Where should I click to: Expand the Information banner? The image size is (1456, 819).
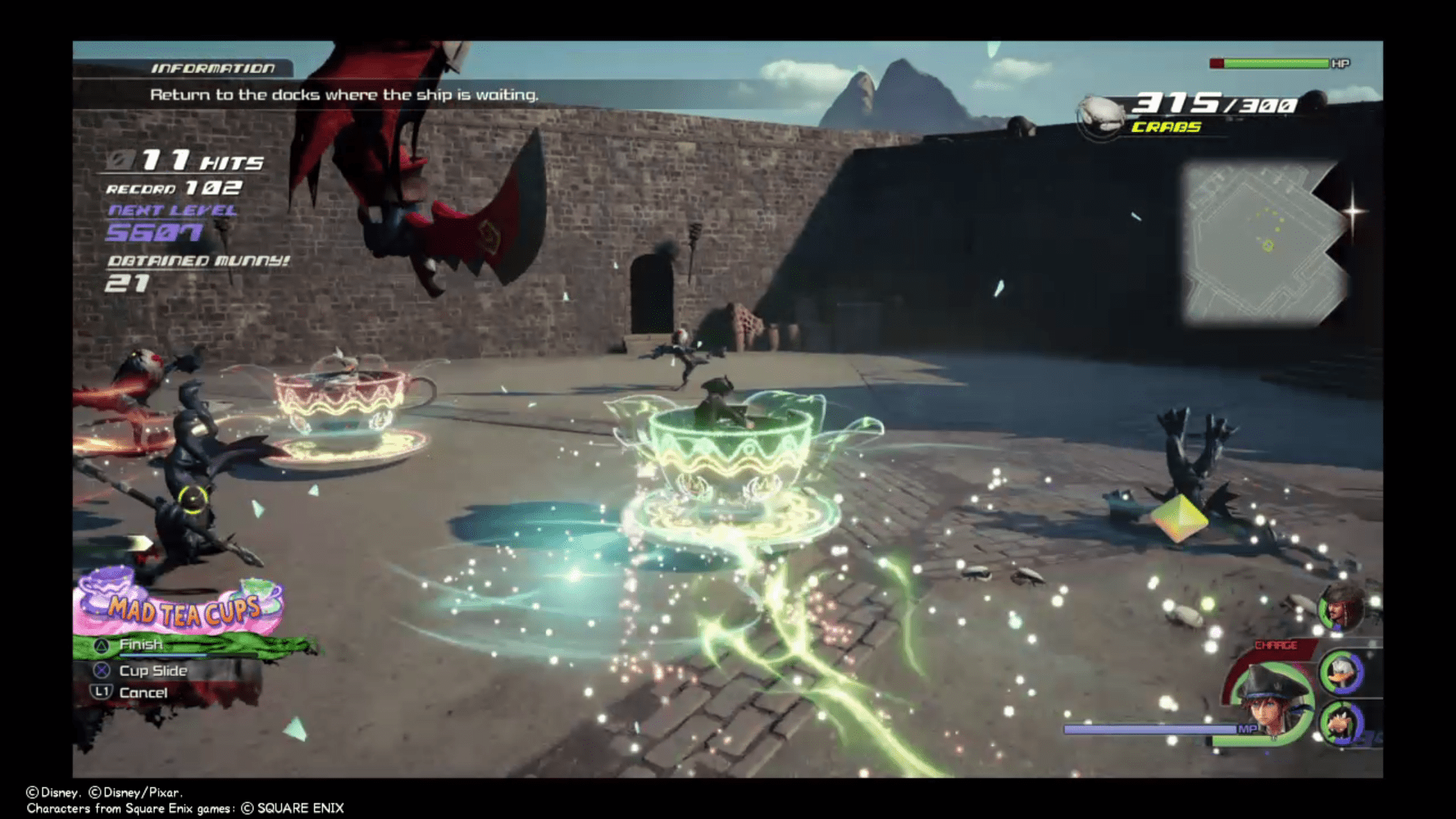coord(345,95)
